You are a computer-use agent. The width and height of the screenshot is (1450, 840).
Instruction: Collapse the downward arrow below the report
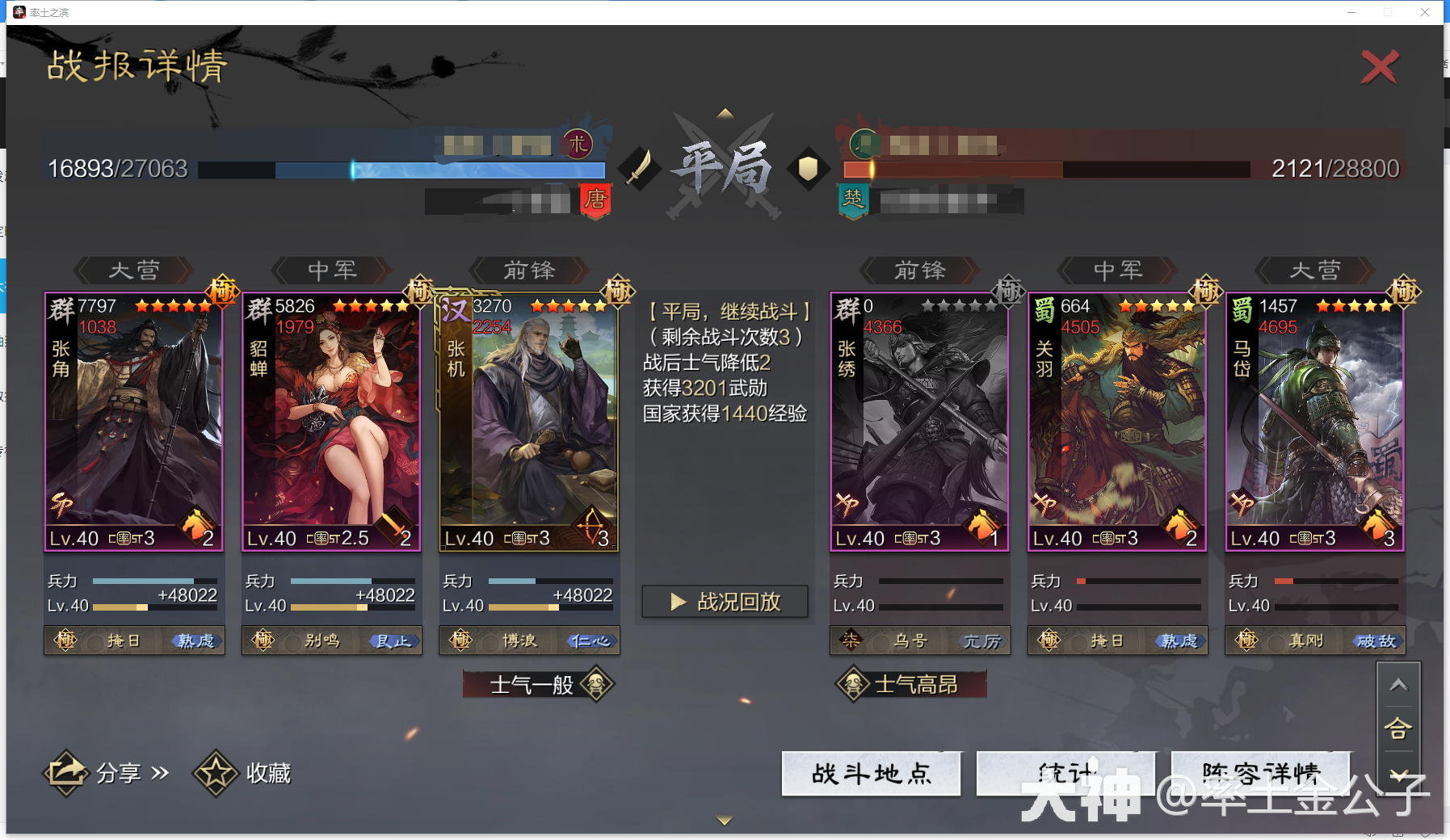(x=723, y=820)
